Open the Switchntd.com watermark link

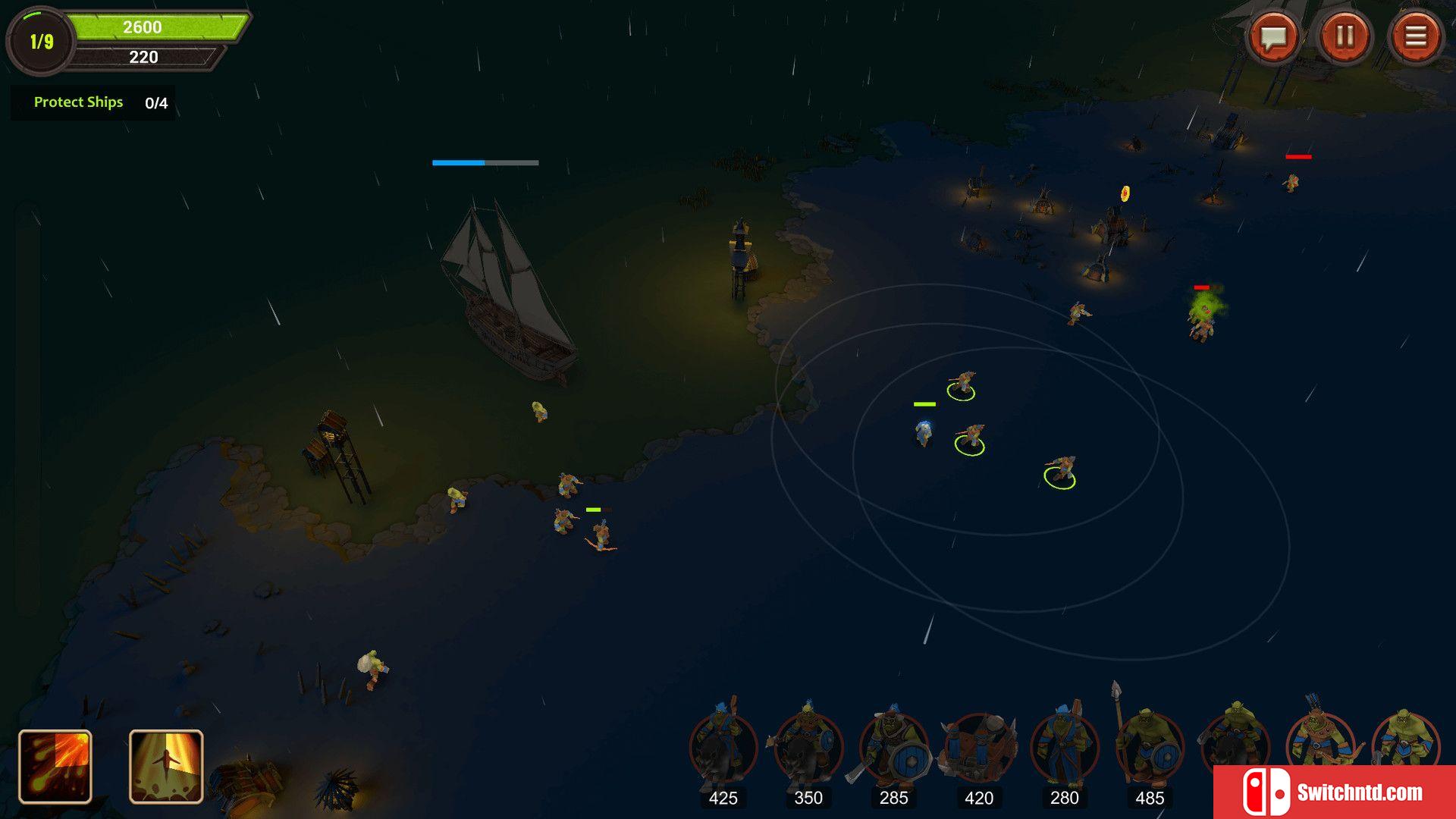point(1335,792)
